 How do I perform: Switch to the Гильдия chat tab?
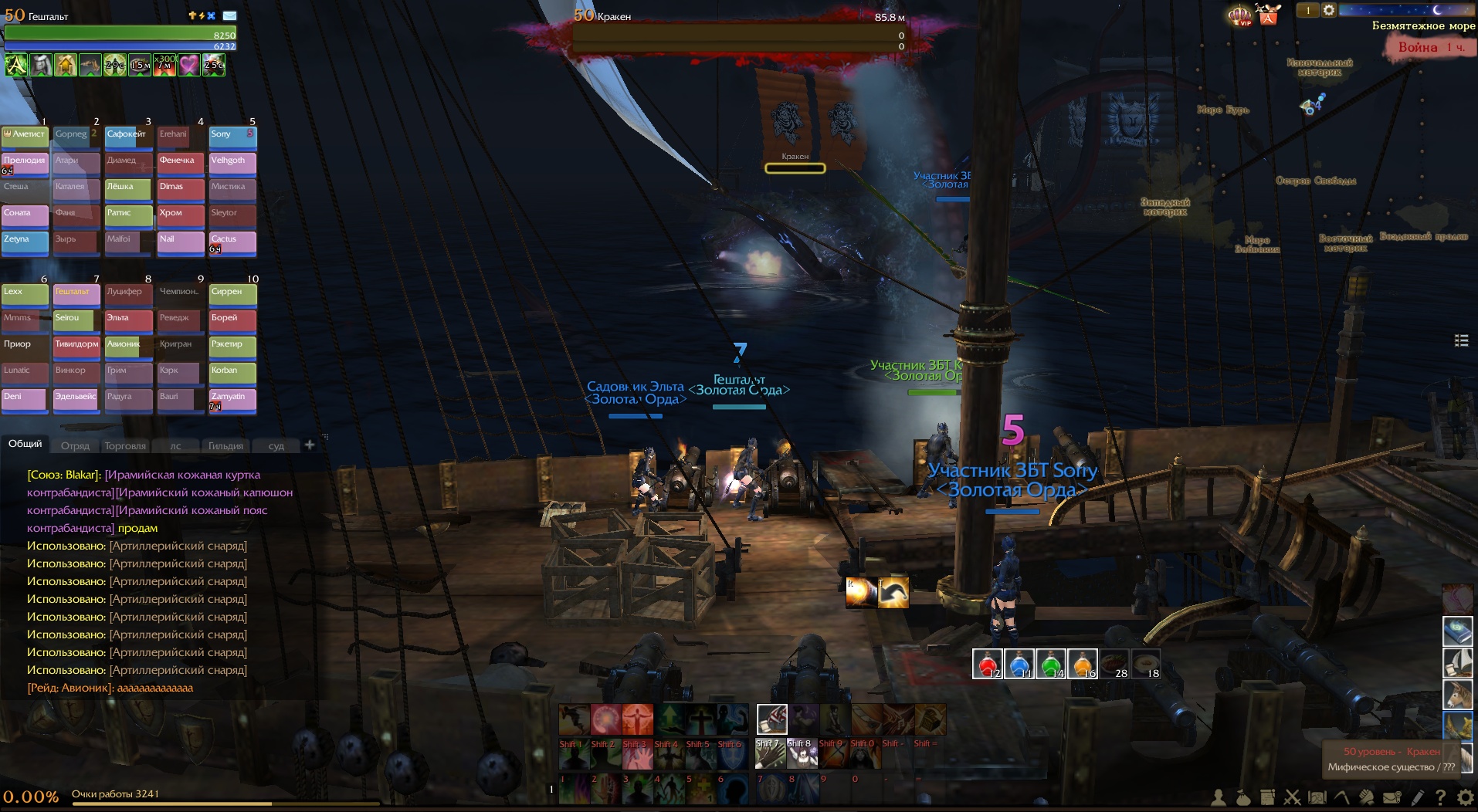click(225, 445)
